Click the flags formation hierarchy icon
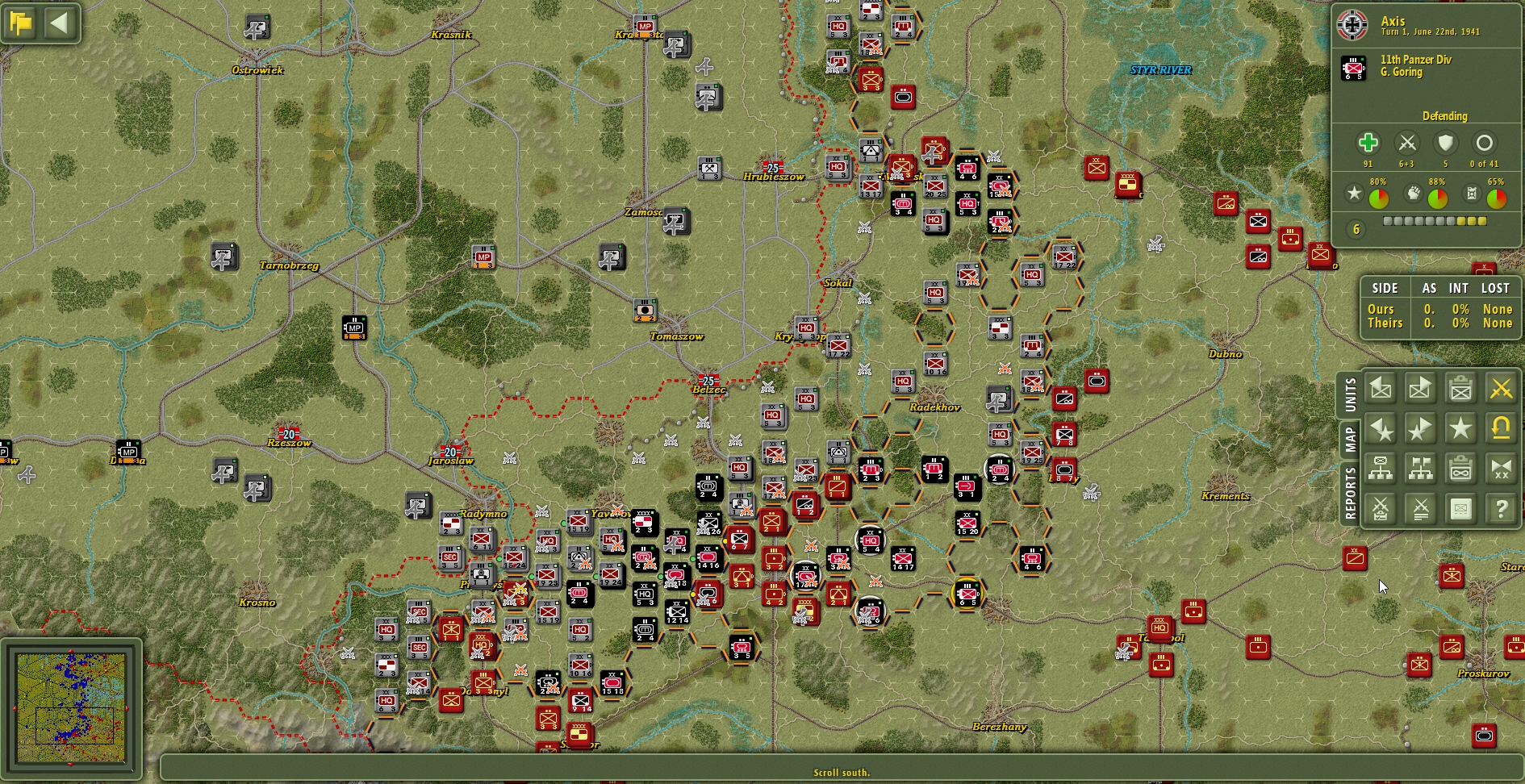1525x784 pixels. click(1420, 469)
